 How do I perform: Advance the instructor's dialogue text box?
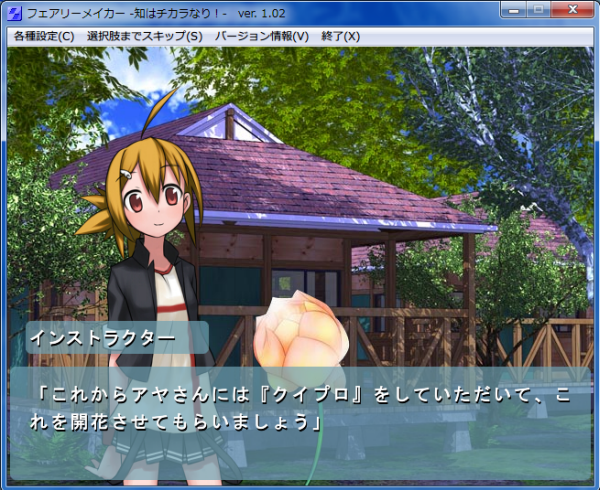(x=300, y=412)
